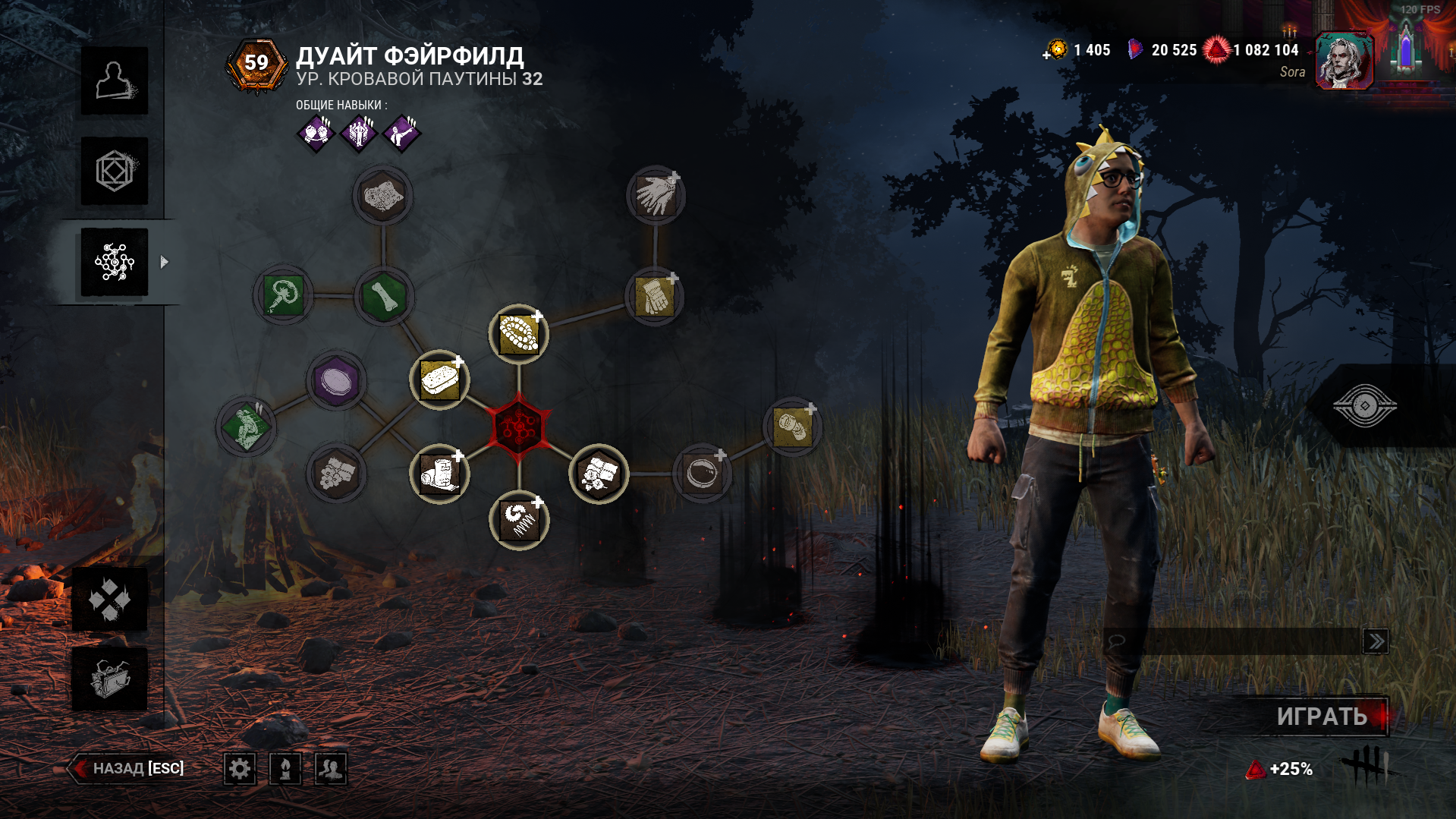Select the Bloodweb tab icon

click(x=115, y=263)
